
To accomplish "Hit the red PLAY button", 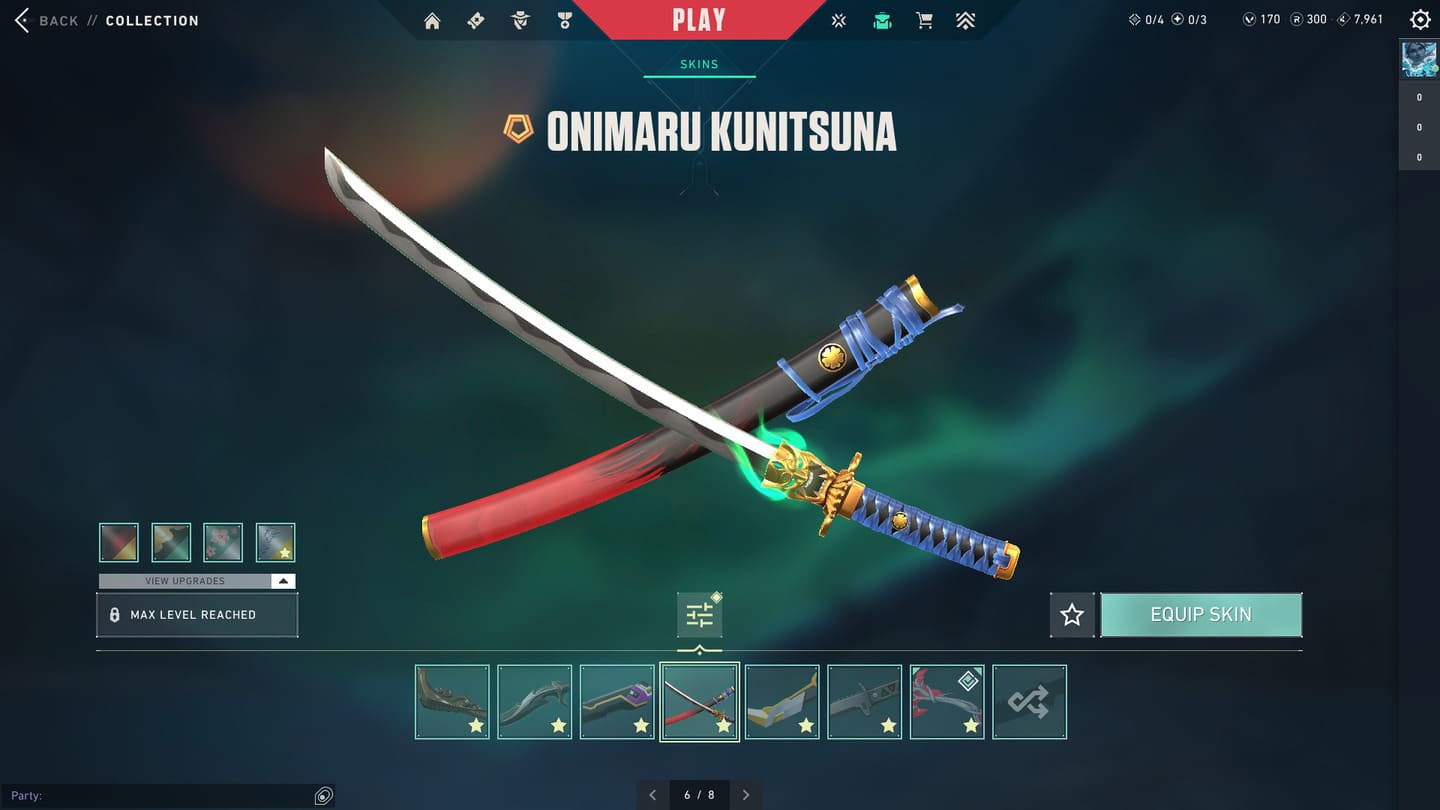I will (x=699, y=20).
